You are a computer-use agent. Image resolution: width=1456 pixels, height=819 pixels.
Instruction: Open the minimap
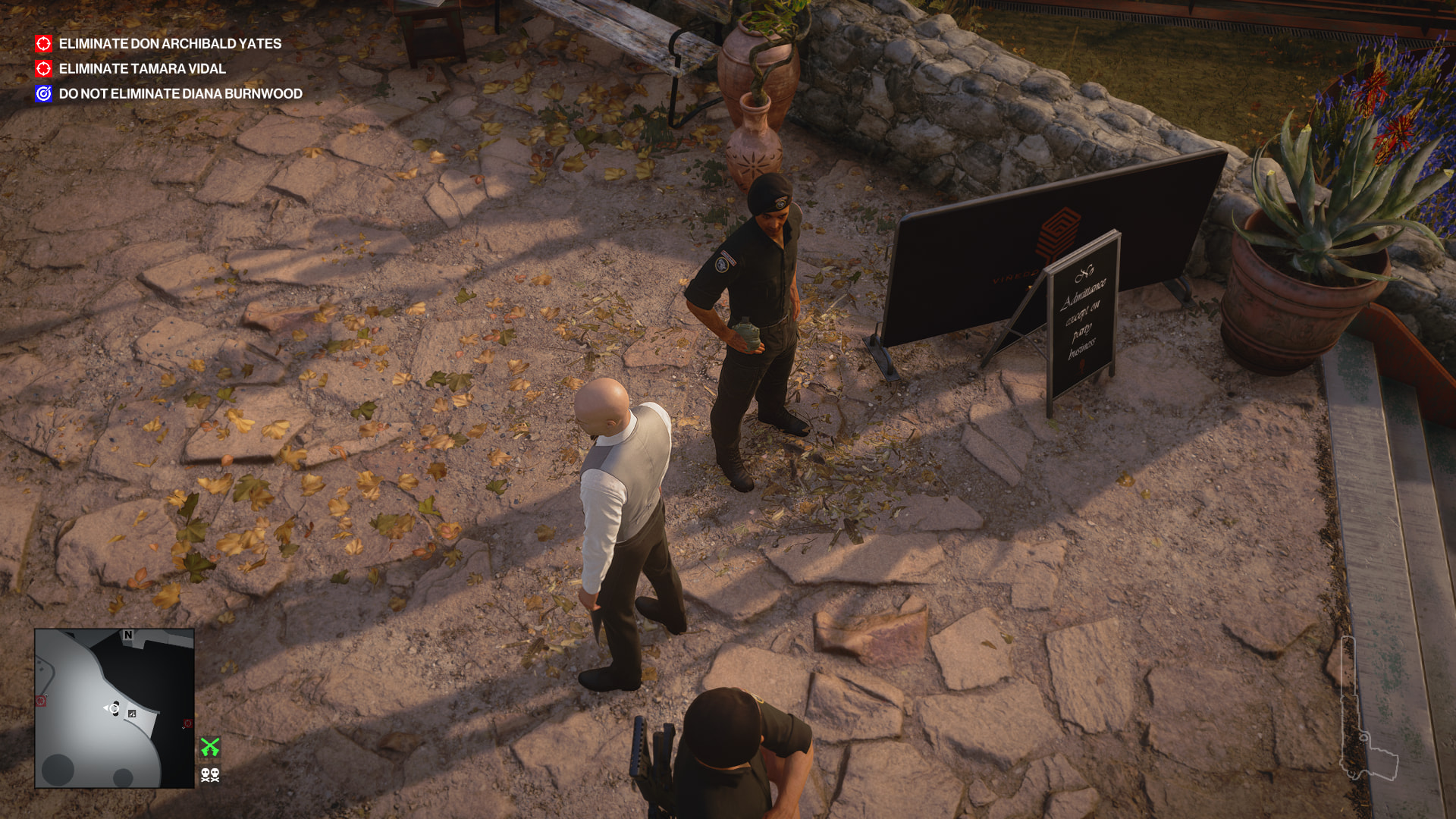[115, 708]
